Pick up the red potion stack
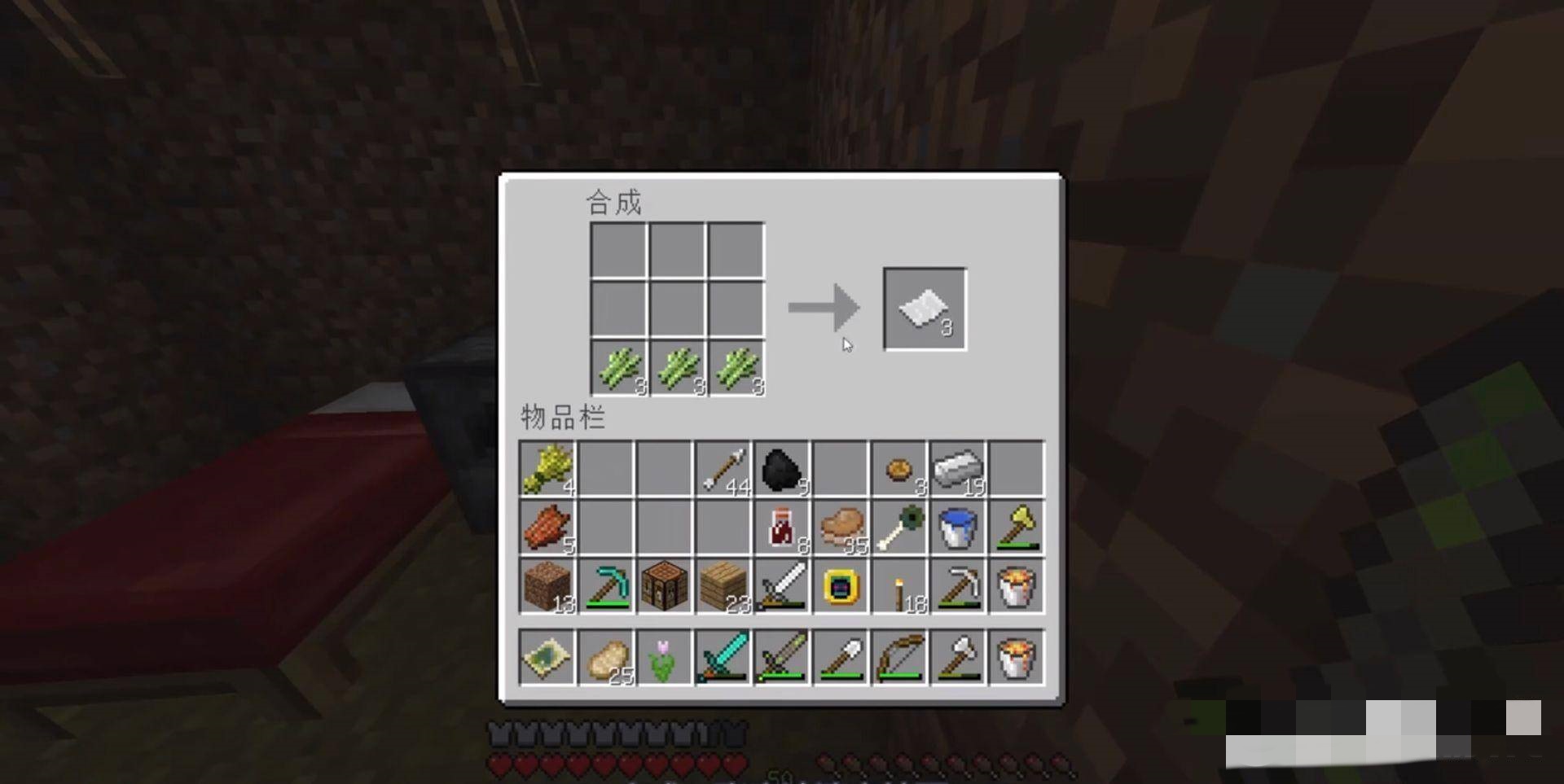Screen dimensions: 1564x784 [x=781, y=528]
